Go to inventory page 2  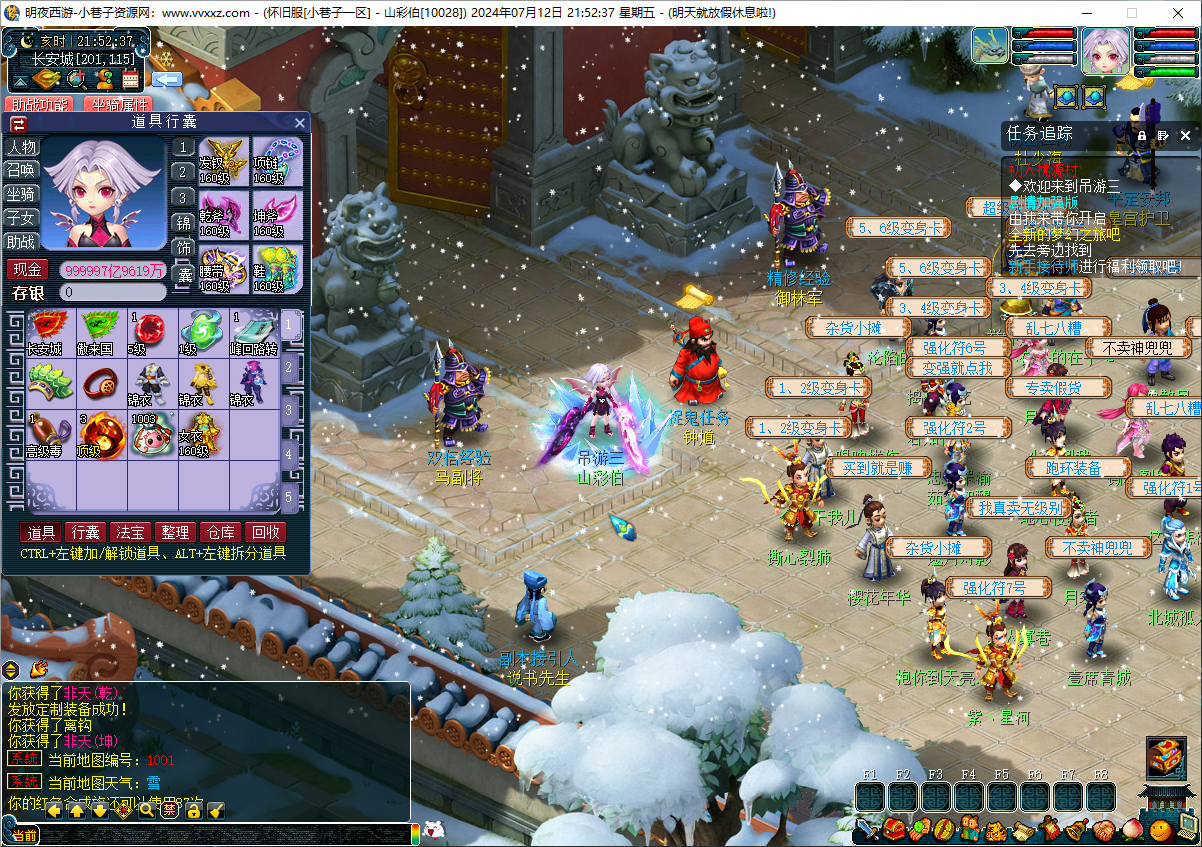pyautogui.click(x=290, y=368)
